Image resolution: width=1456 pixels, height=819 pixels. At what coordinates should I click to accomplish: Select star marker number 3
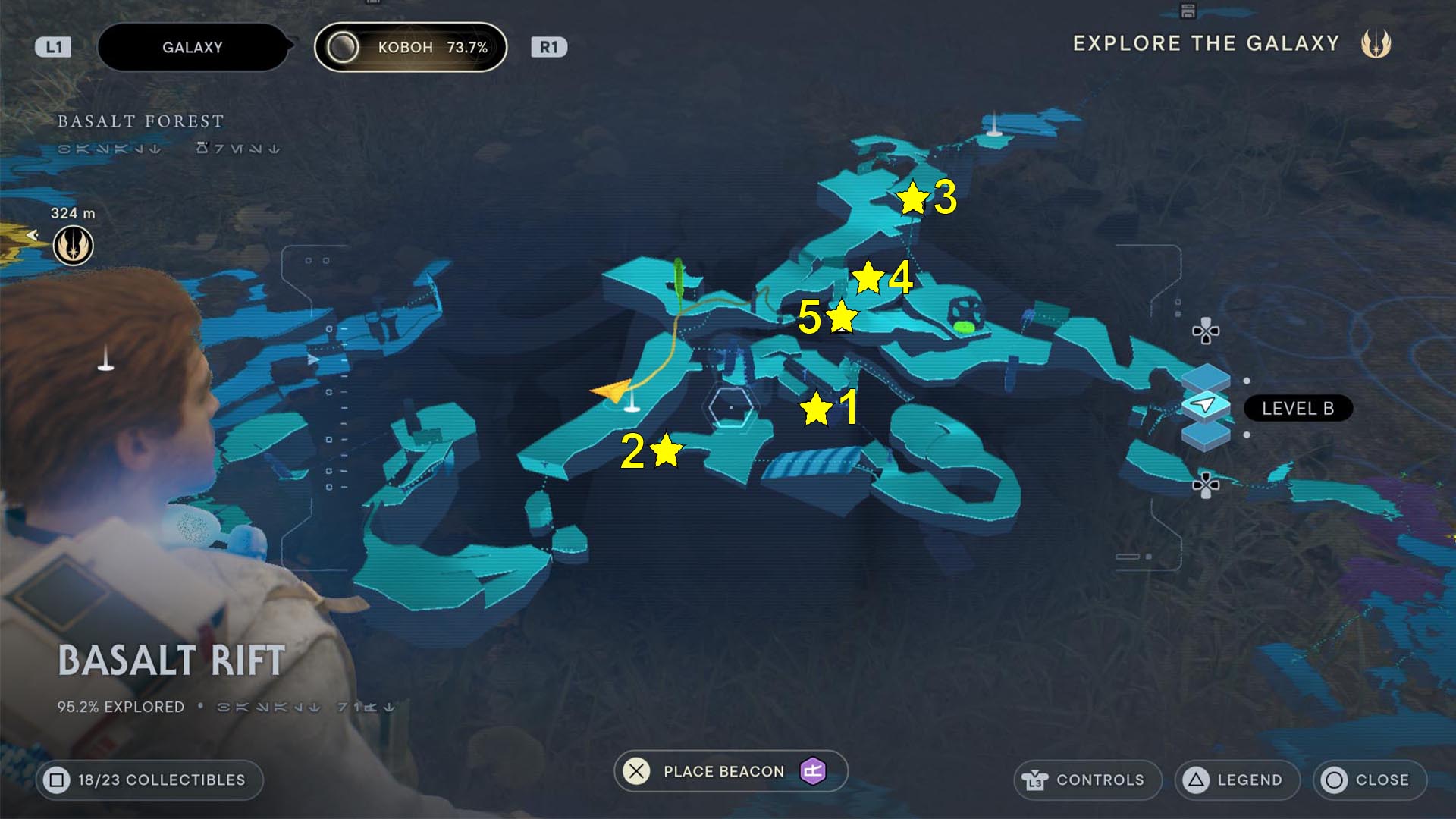[x=912, y=198]
